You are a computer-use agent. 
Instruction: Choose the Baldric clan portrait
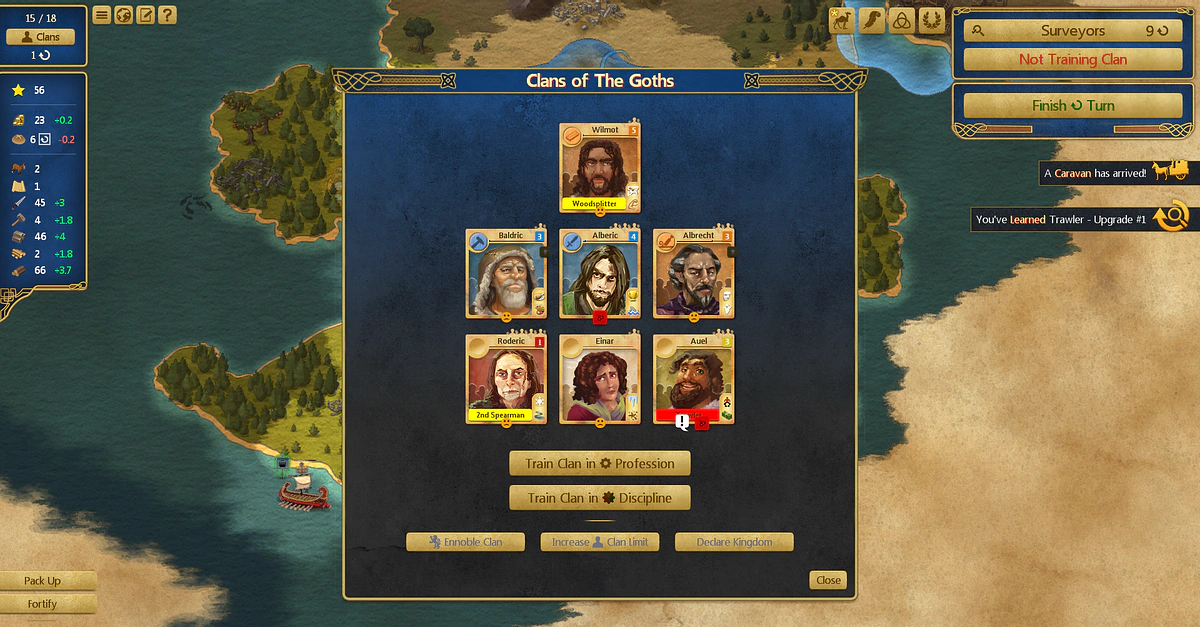pos(505,274)
